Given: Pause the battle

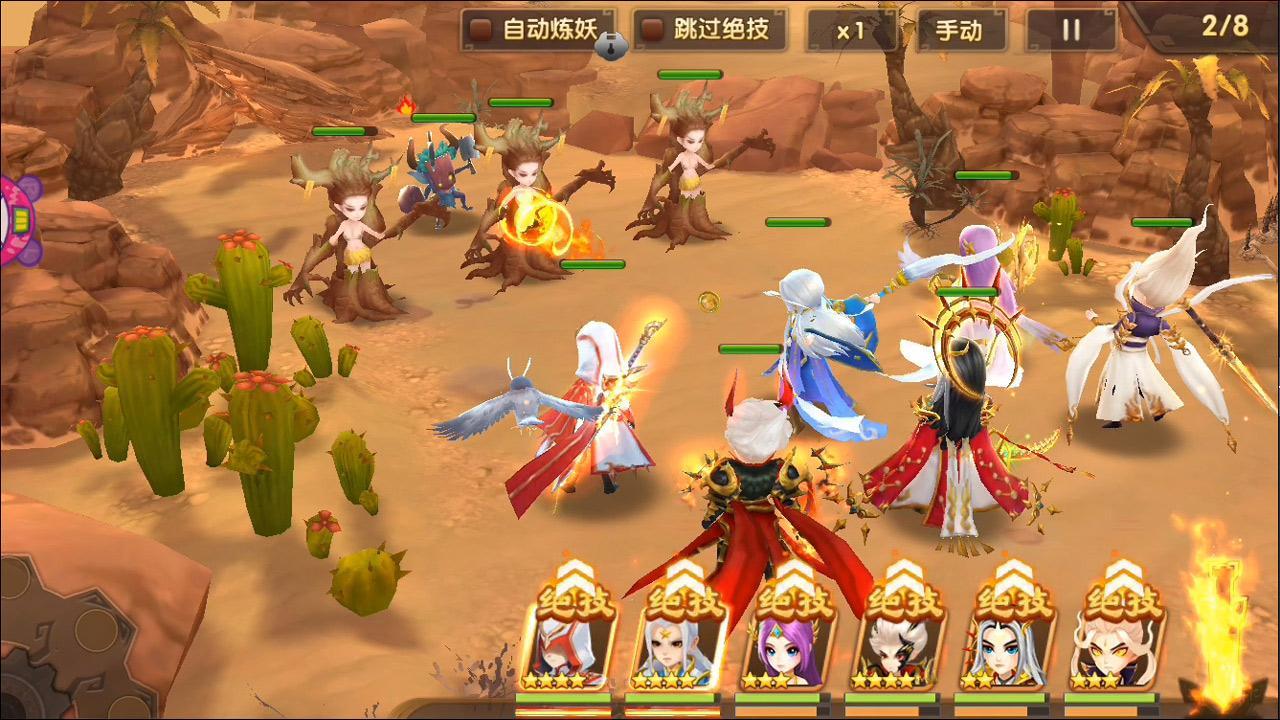Looking at the screenshot, I should tap(1071, 30).
